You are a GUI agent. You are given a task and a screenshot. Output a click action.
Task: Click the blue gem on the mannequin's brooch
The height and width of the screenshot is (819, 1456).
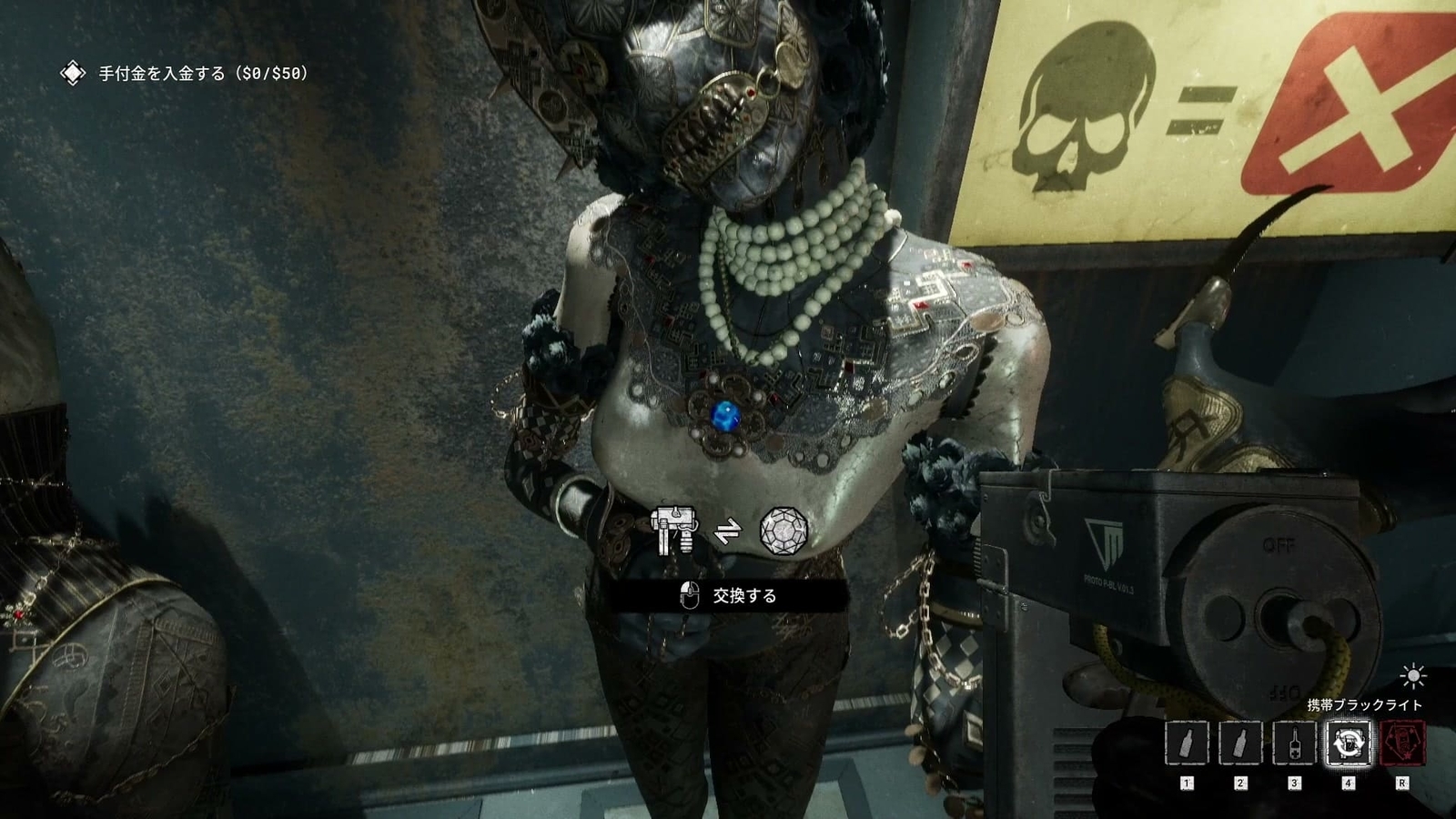click(726, 416)
